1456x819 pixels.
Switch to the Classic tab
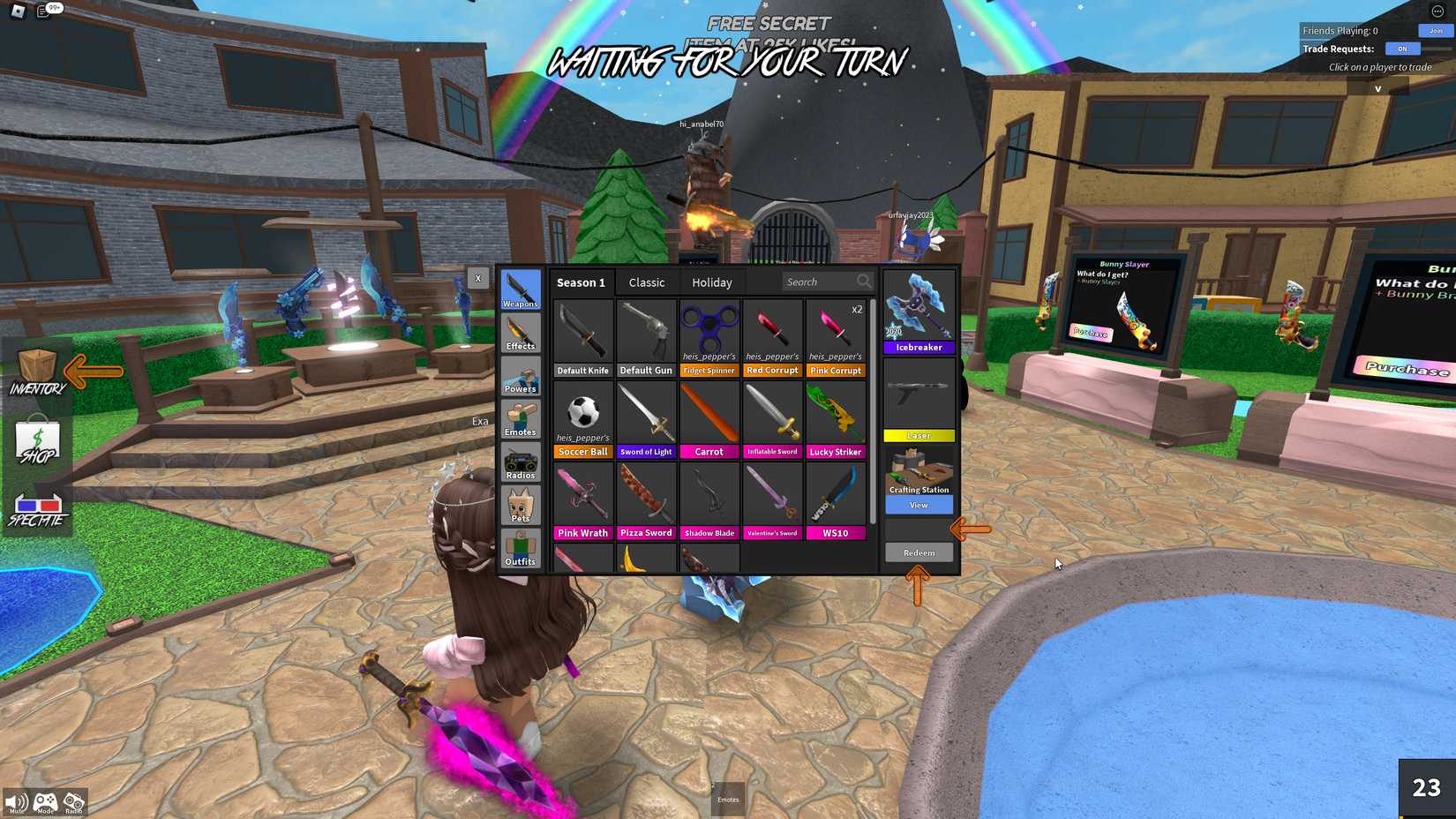coord(647,282)
